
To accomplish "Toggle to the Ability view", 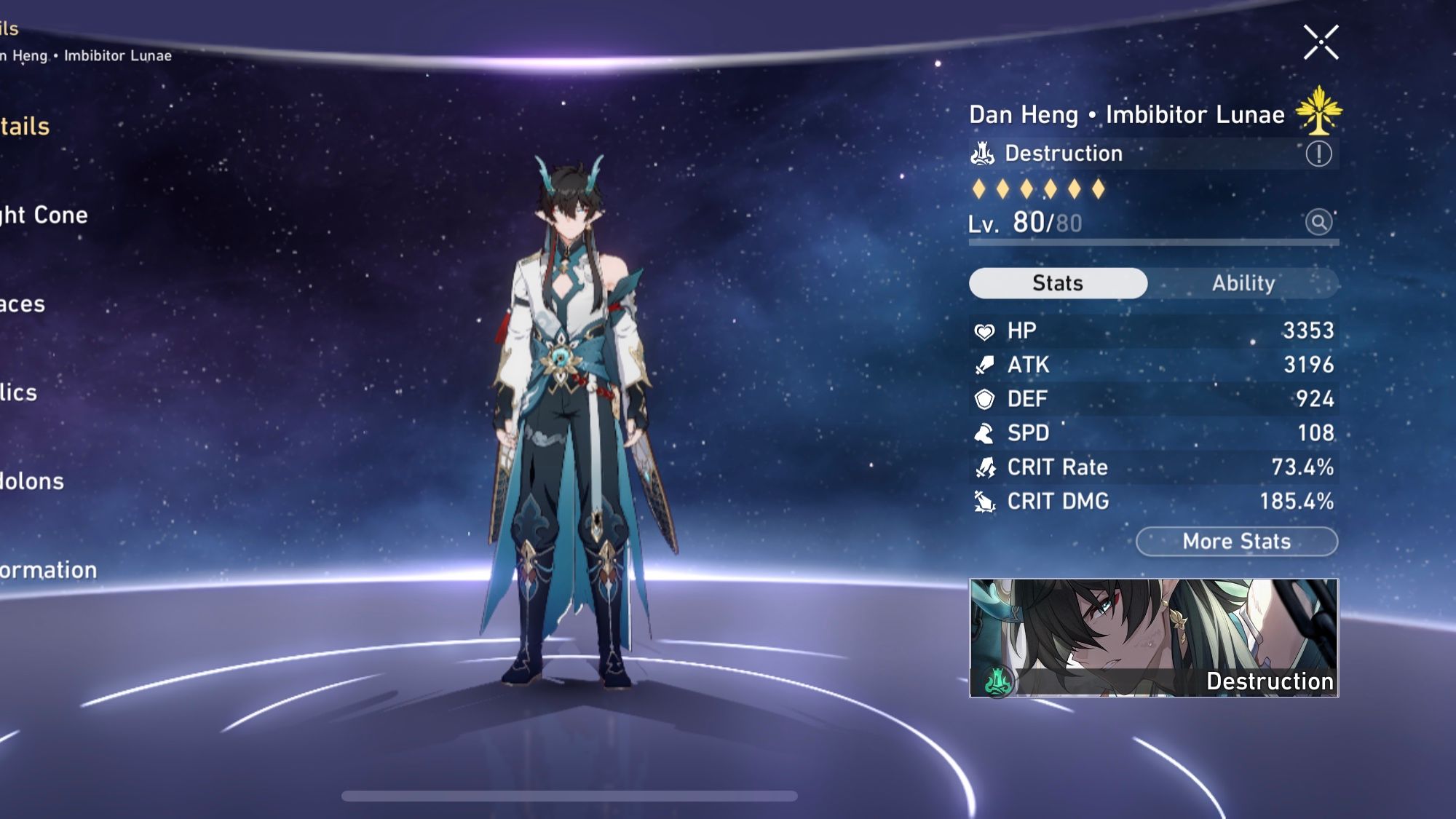I will [x=1244, y=283].
